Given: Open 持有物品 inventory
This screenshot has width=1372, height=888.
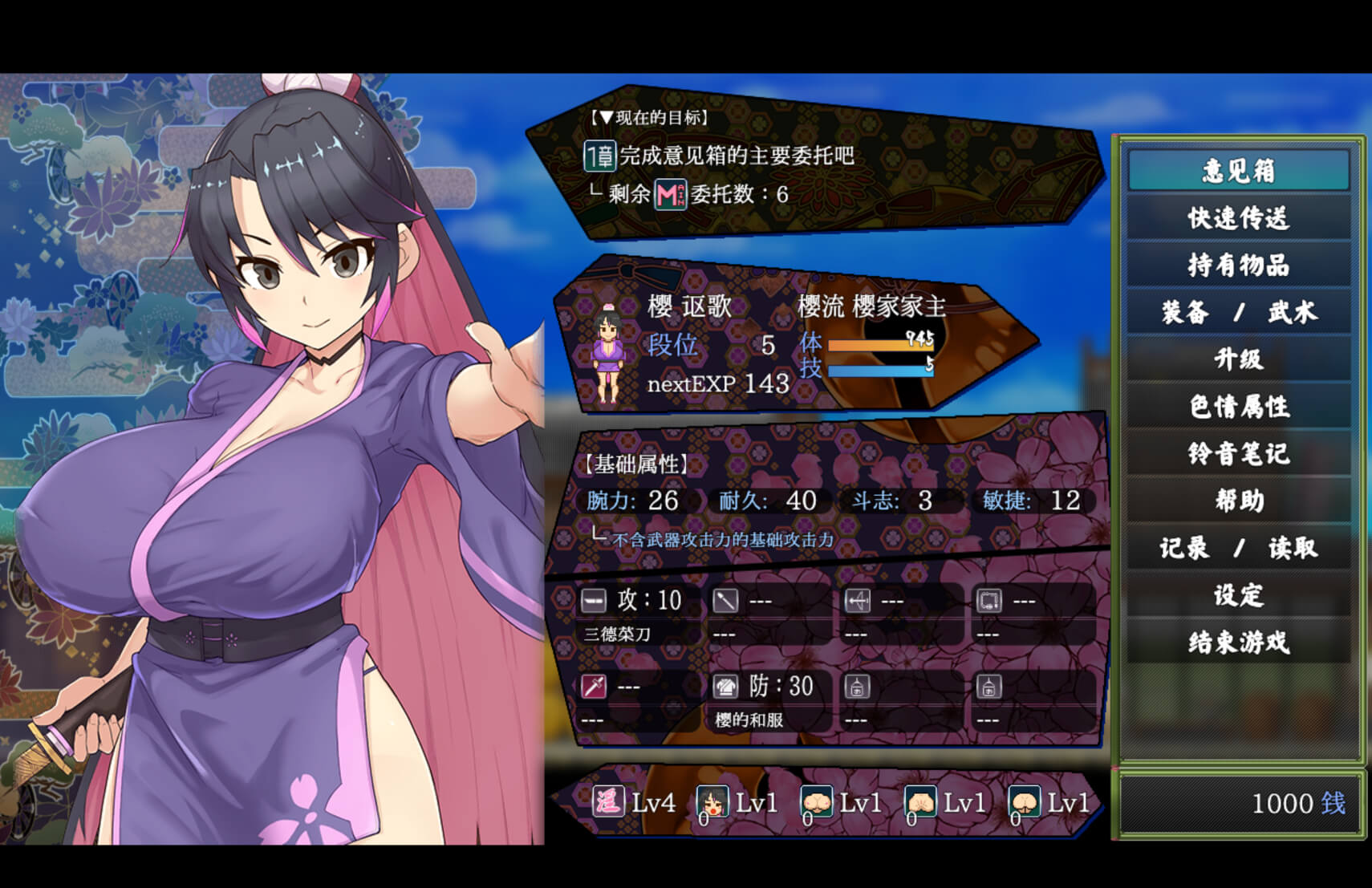Looking at the screenshot, I should (x=1238, y=265).
